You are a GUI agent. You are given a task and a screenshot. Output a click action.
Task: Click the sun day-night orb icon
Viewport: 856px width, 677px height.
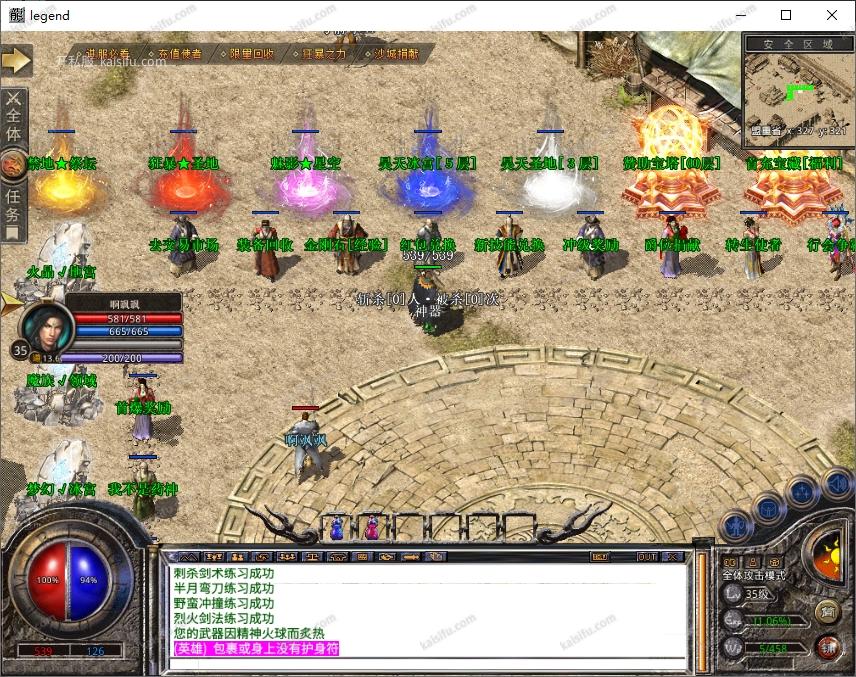pyautogui.click(x=827, y=551)
